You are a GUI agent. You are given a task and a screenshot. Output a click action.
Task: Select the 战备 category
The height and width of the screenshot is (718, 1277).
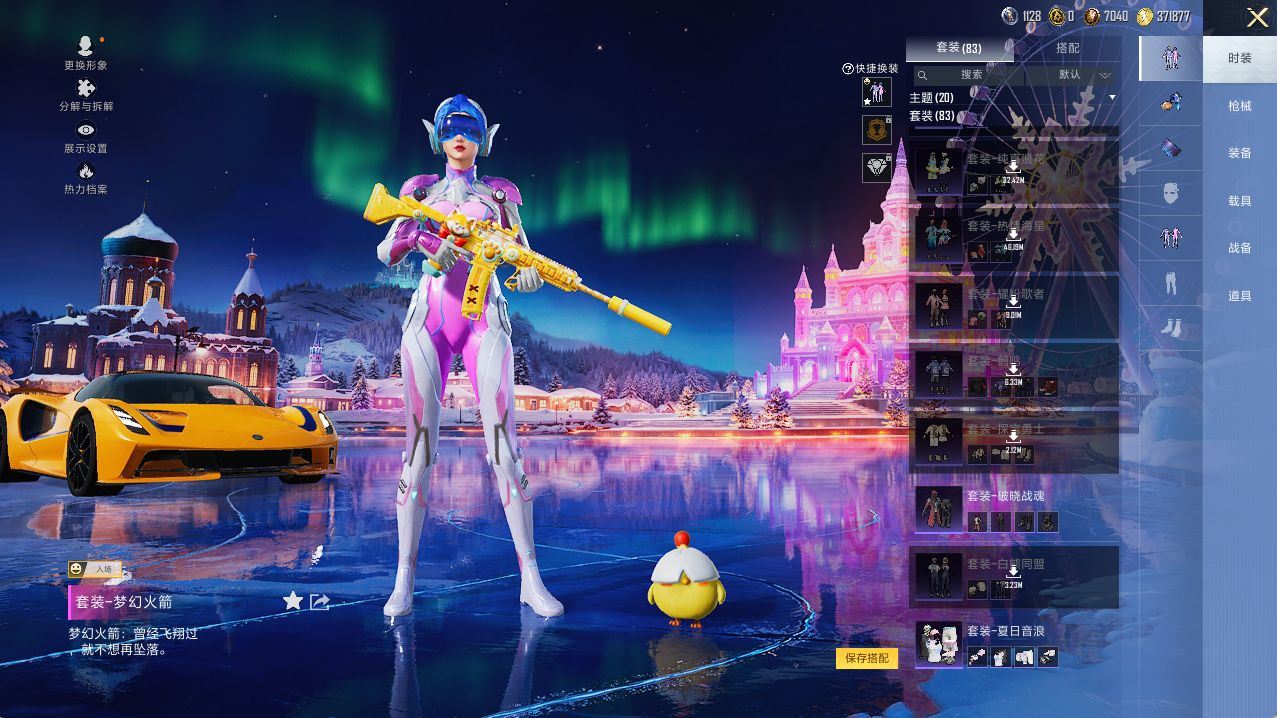pos(1240,248)
